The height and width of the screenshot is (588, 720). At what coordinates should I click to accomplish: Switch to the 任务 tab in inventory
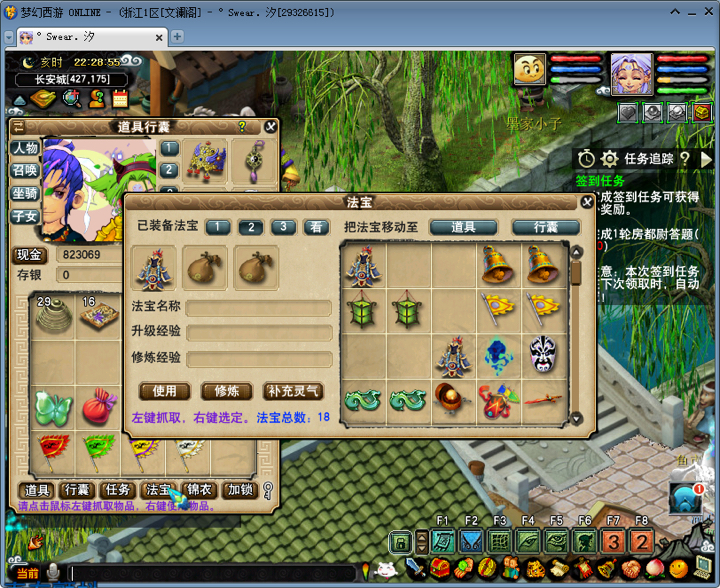[x=118, y=490]
